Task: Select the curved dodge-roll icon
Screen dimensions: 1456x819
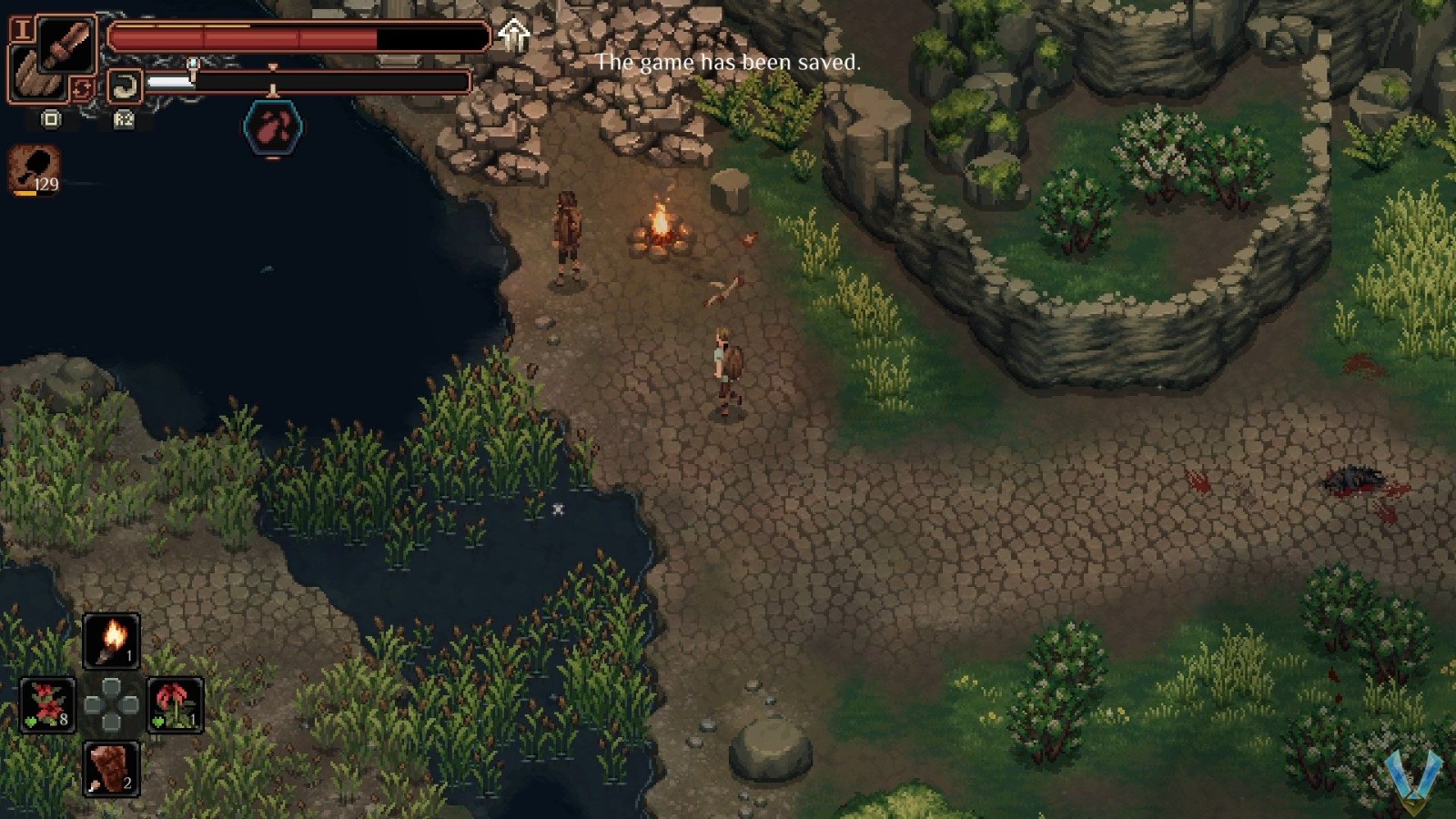Action: pos(125,87)
